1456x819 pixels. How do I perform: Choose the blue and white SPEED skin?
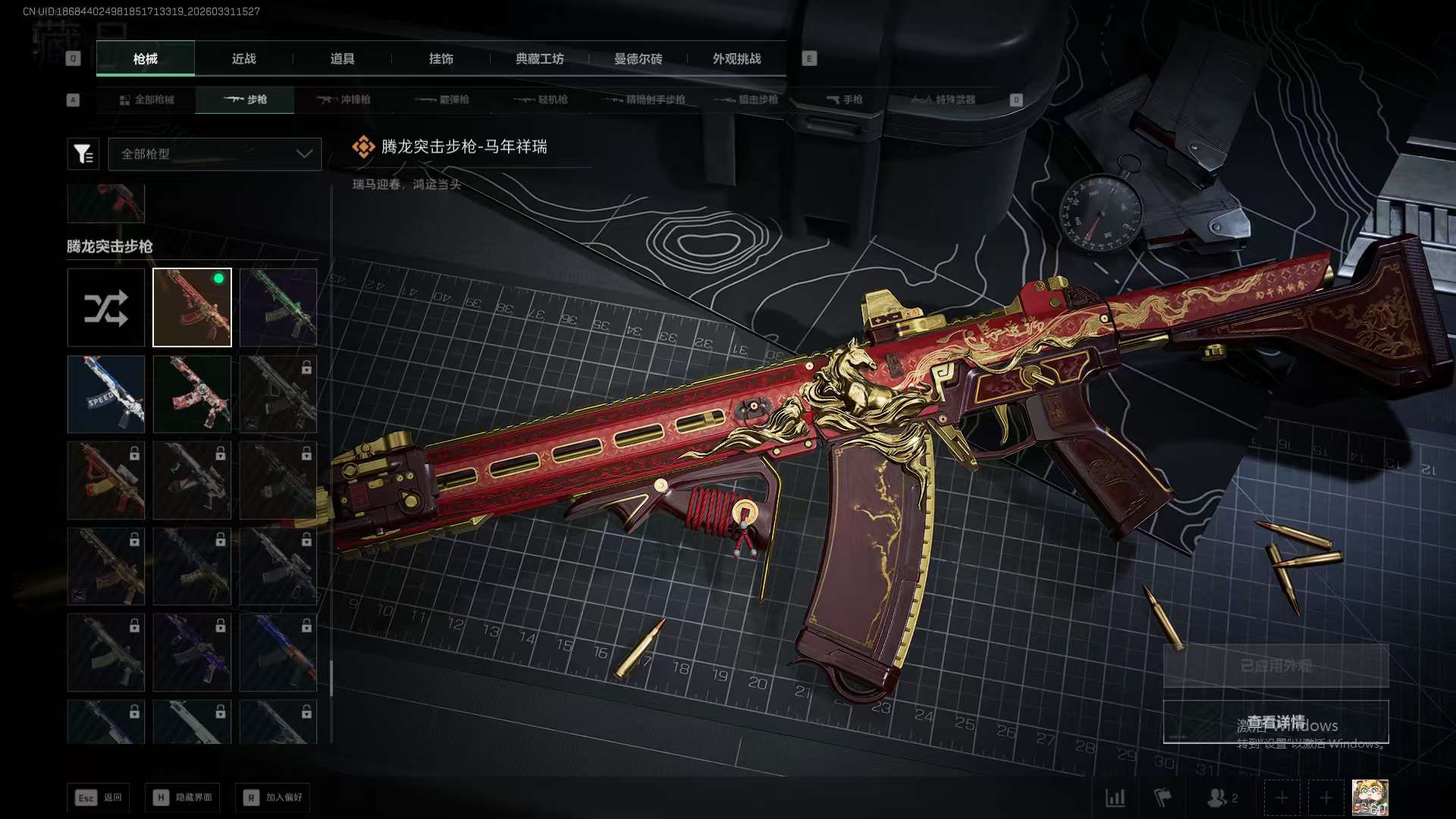106,394
